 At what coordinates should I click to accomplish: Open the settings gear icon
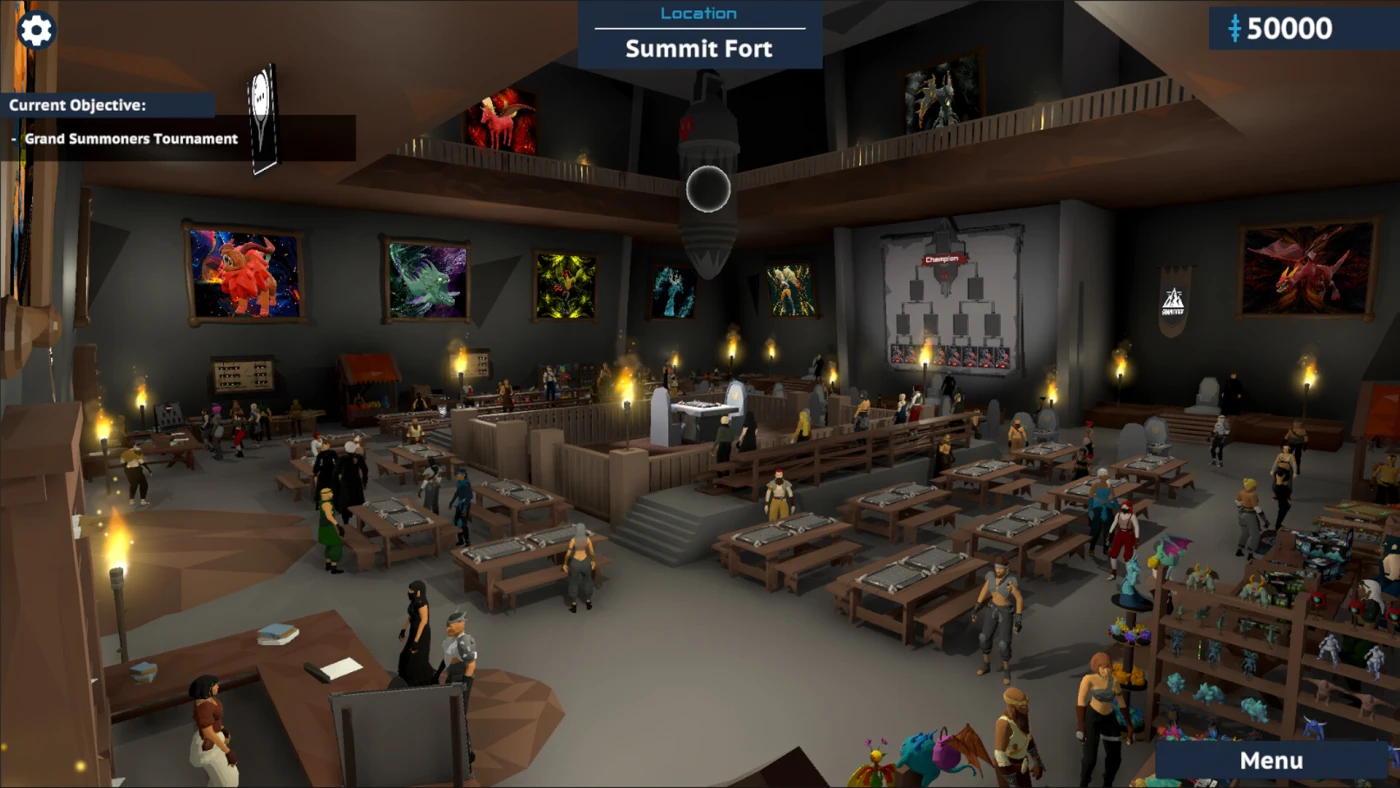click(x=36, y=30)
